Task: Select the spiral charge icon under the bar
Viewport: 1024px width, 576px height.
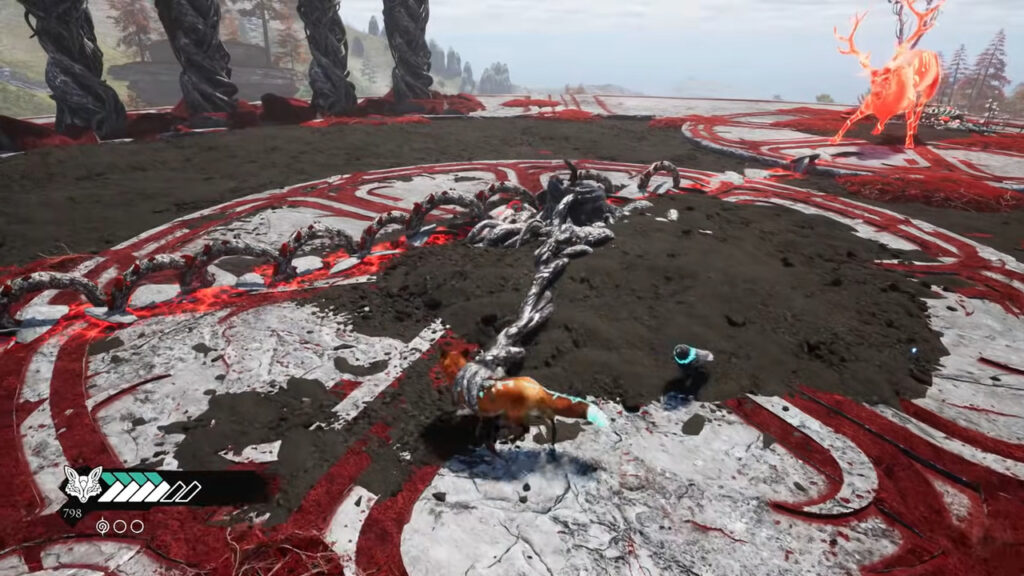Action: [103, 526]
